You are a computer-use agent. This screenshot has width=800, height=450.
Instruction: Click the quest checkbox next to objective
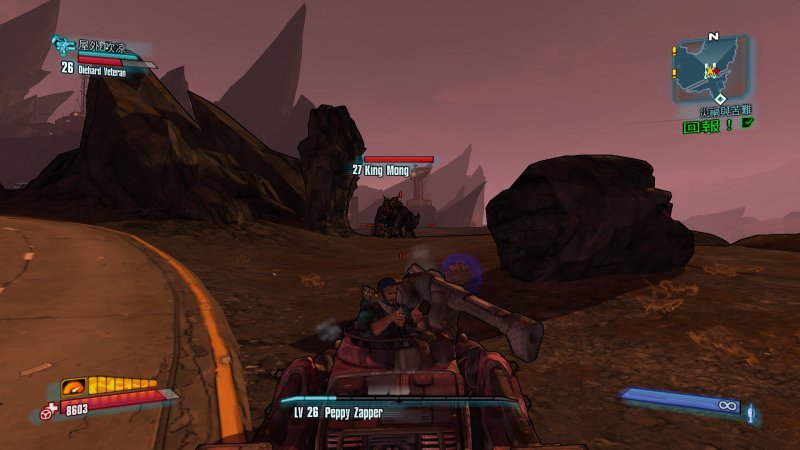point(747,124)
